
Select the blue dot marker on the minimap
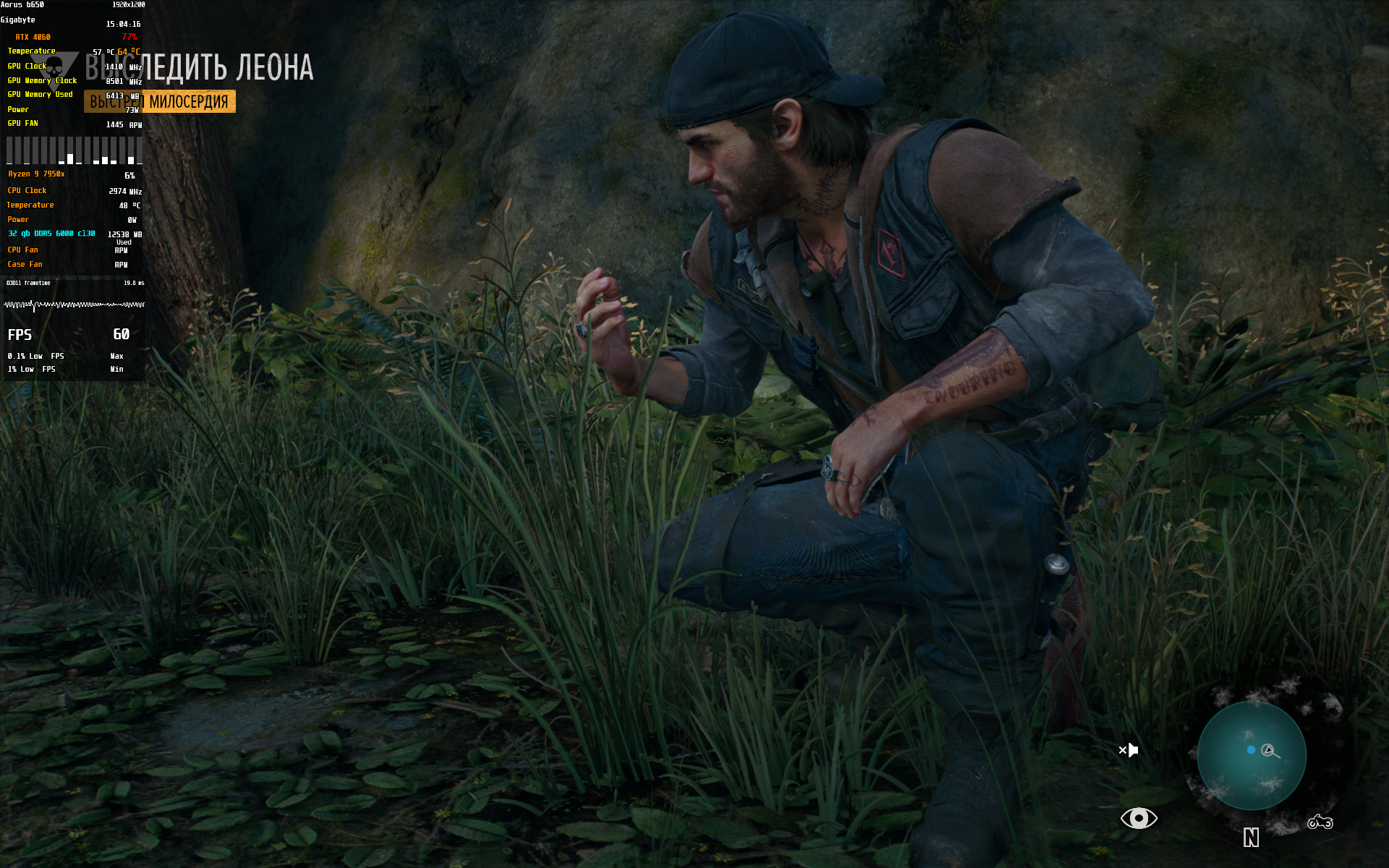(1251, 750)
